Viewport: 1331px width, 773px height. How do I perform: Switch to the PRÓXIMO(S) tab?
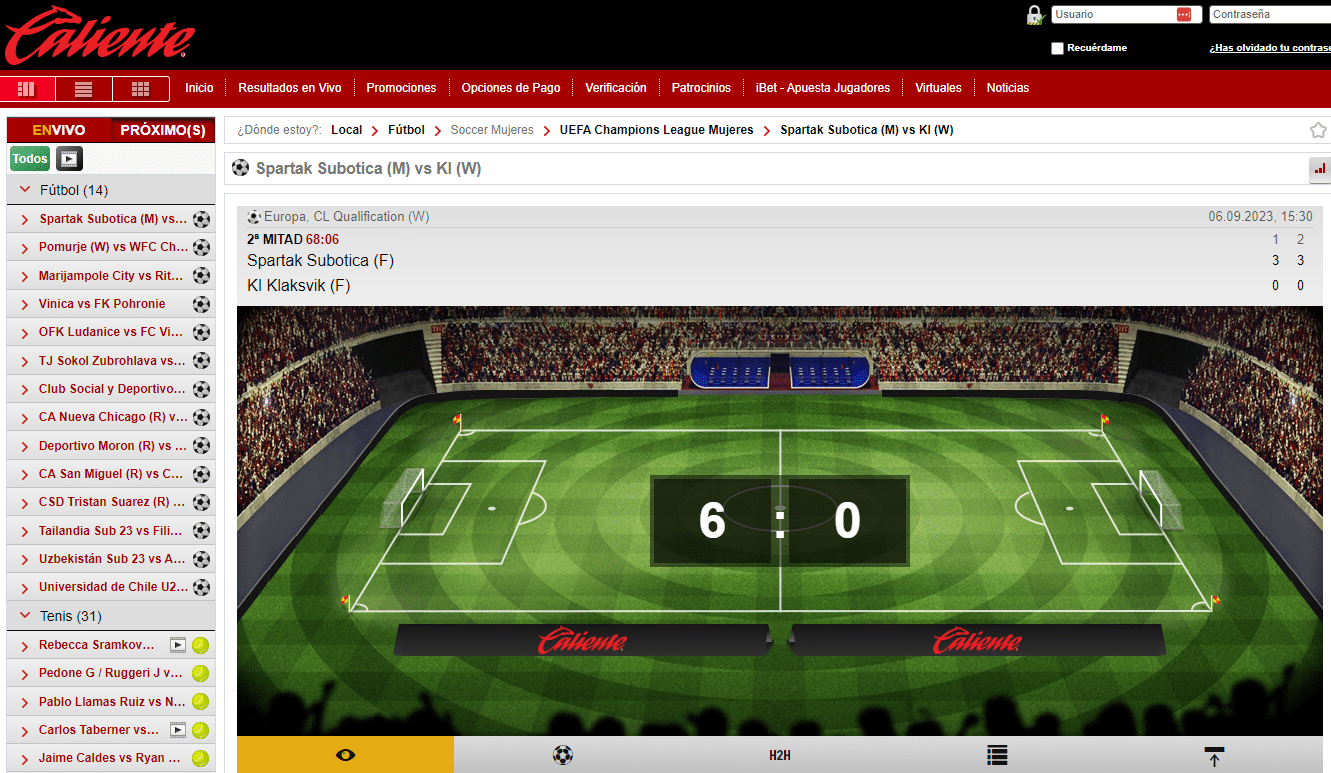tap(162, 130)
